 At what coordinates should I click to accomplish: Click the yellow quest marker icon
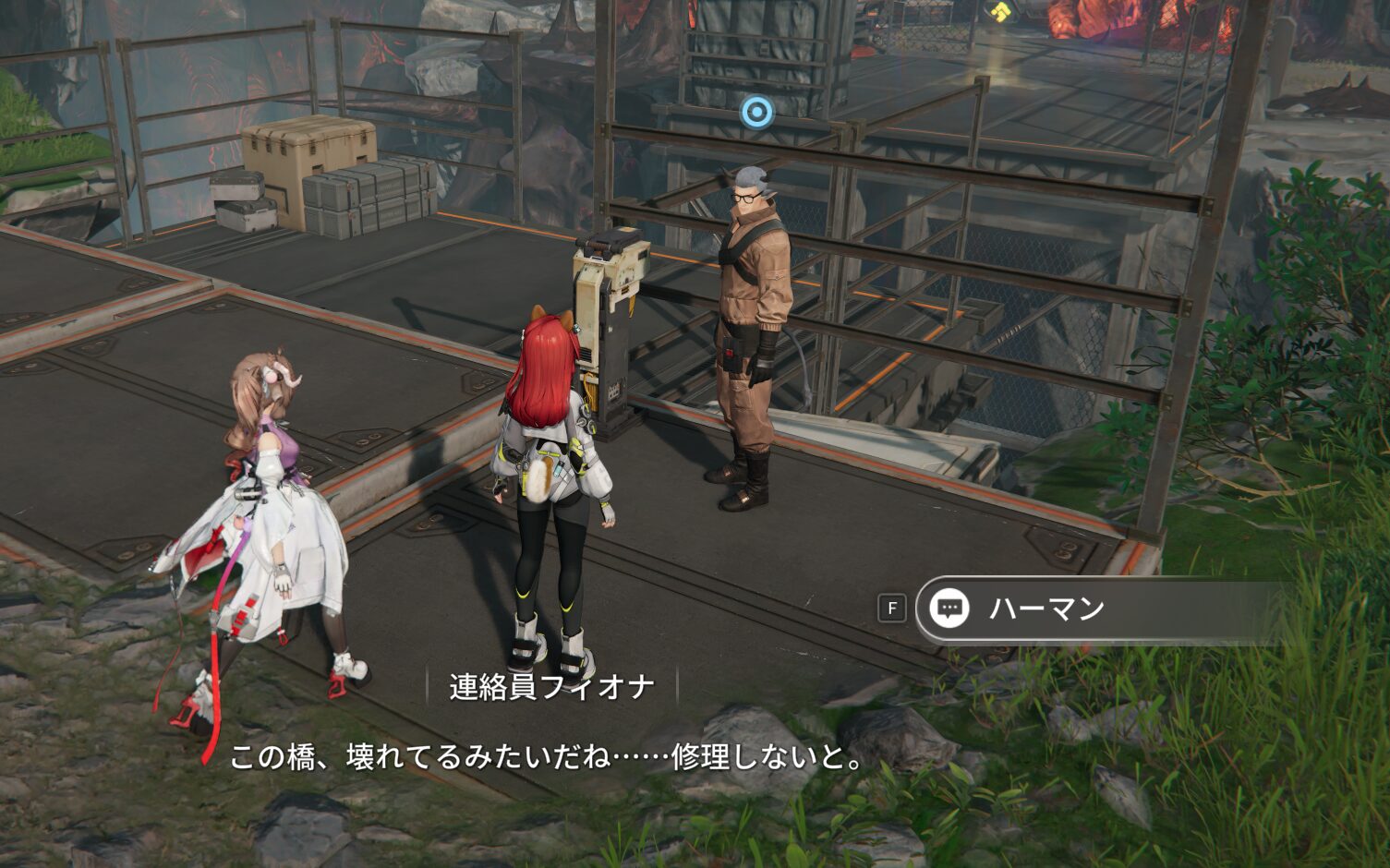998,10
